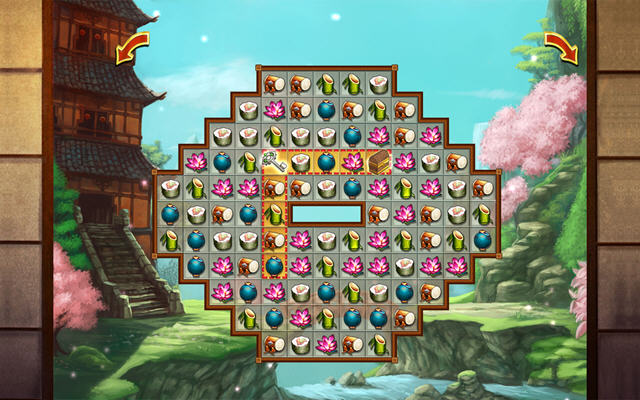Select the treasure chest tile
The image size is (640, 400).
pyautogui.click(x=378, y=161)
